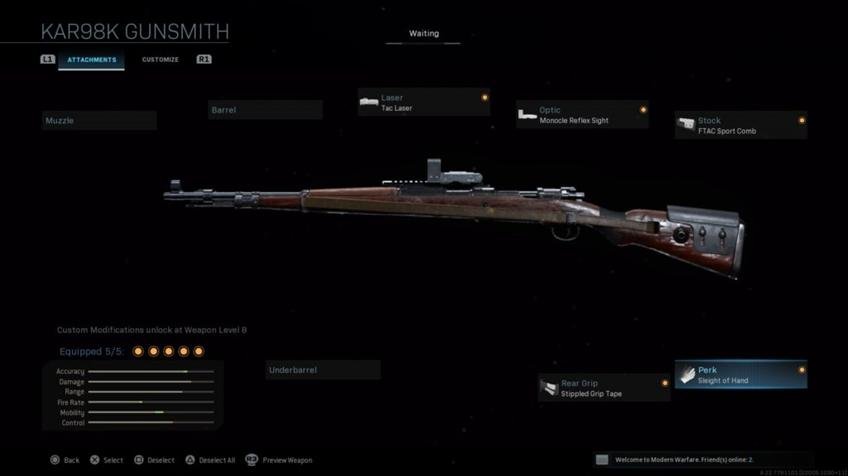Open the Customize tab
The height and width of the screenshot is (476, 848).
coord(160,60)
